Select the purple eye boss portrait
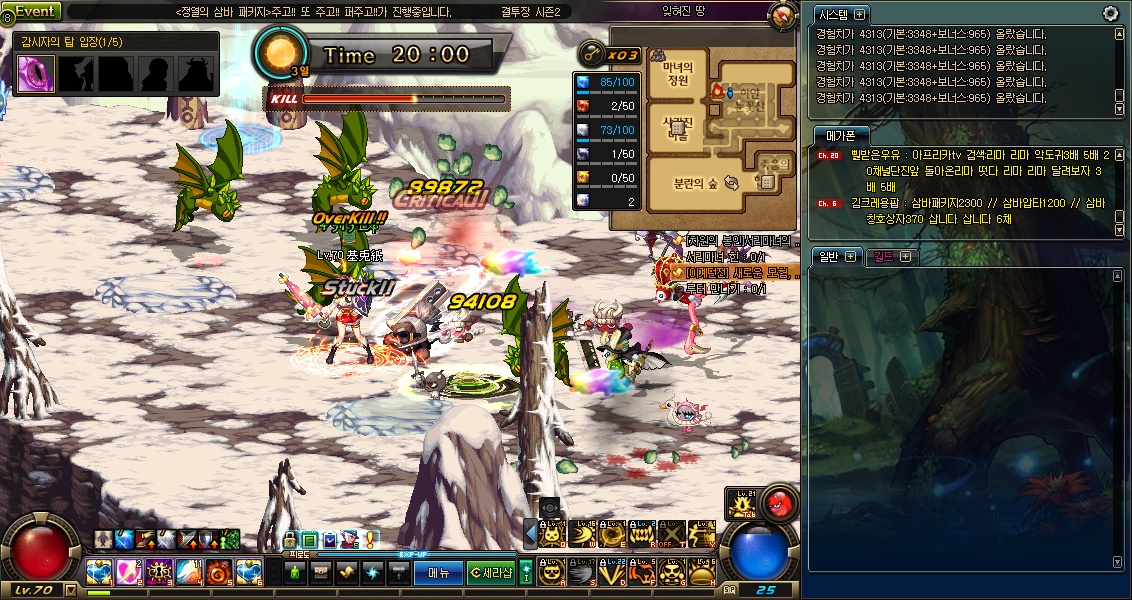Screen dimensions: 1132x600 36,74
